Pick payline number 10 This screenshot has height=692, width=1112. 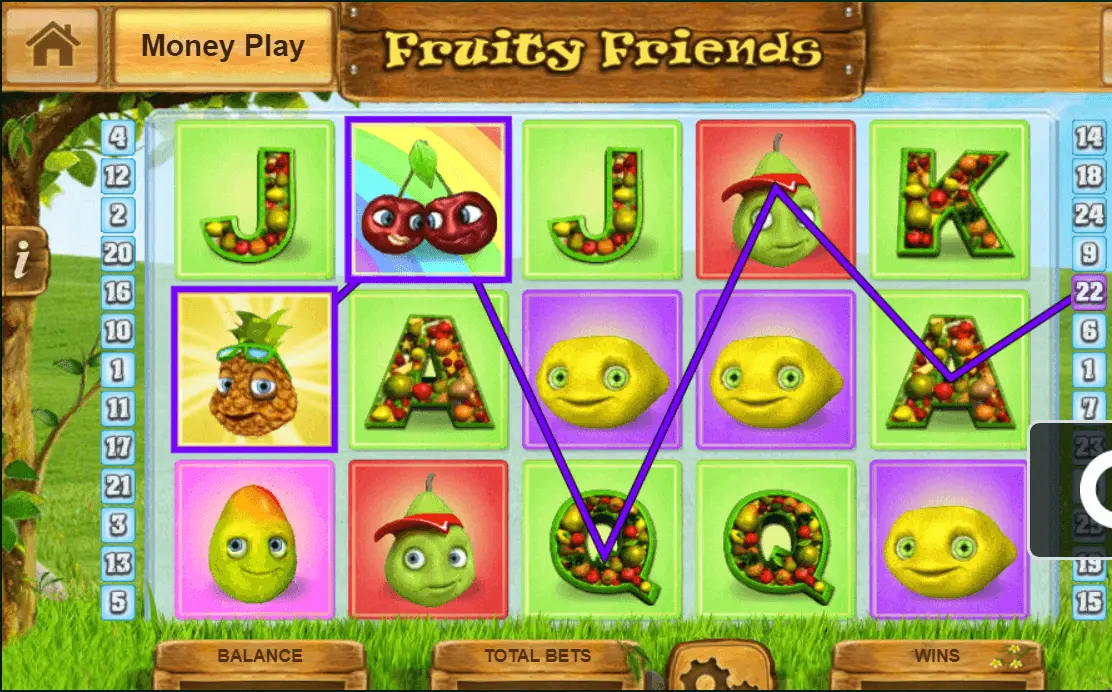(x=118, y=331)
